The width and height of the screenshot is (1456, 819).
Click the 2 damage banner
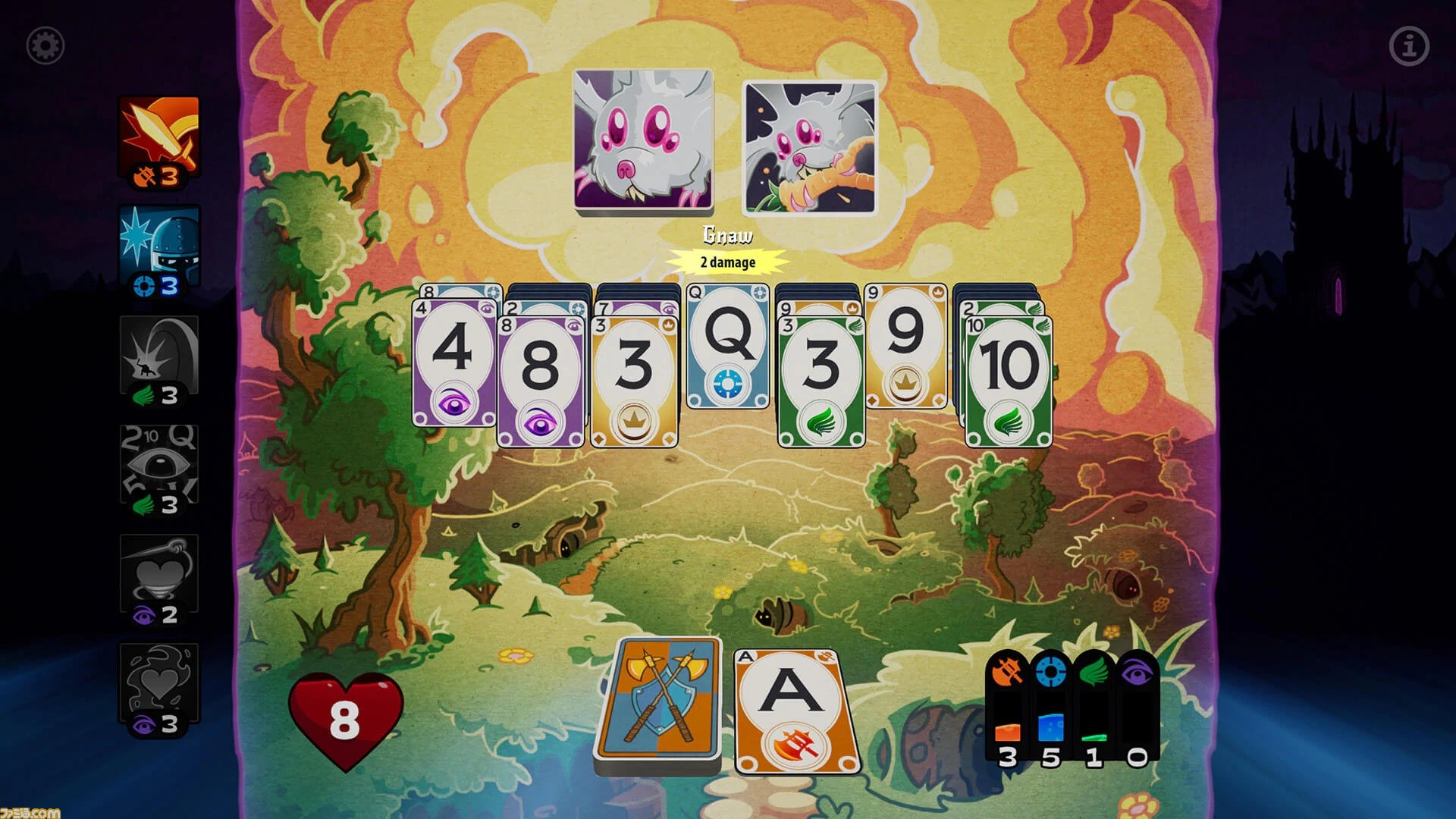point(726,261)
